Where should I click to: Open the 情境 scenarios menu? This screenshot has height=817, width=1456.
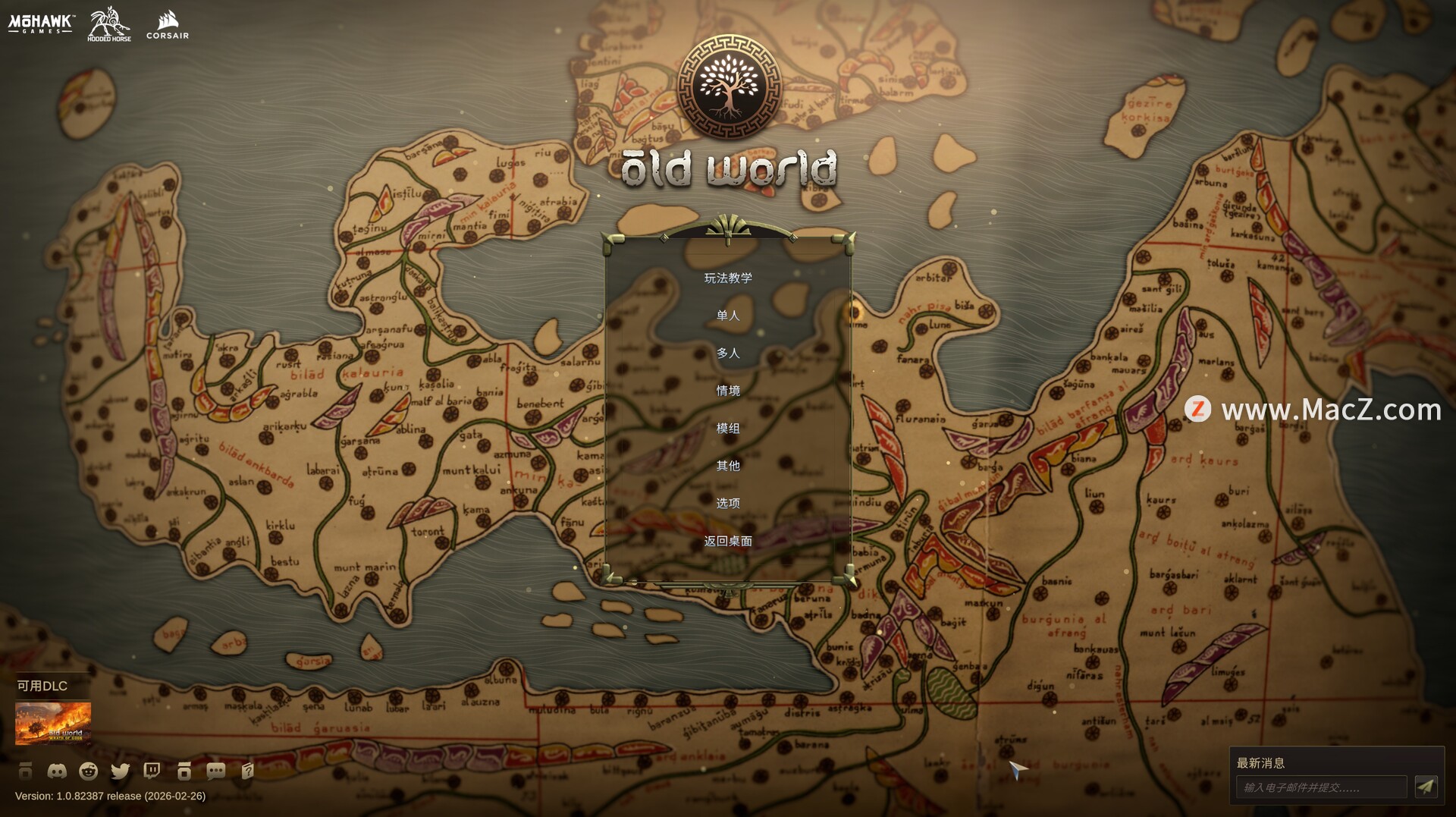(x=728, y=391)
